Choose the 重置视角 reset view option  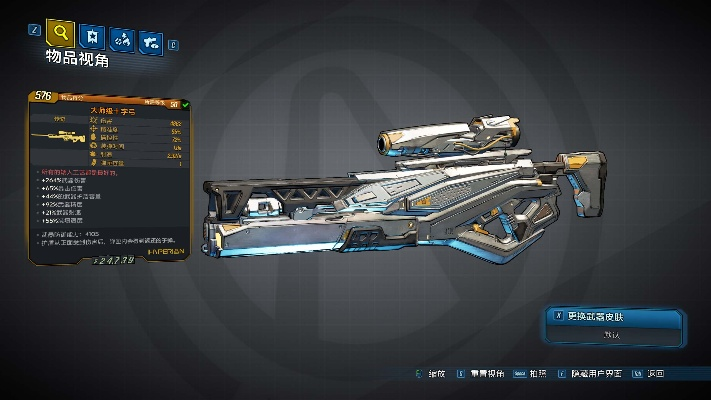pos(487,373)
